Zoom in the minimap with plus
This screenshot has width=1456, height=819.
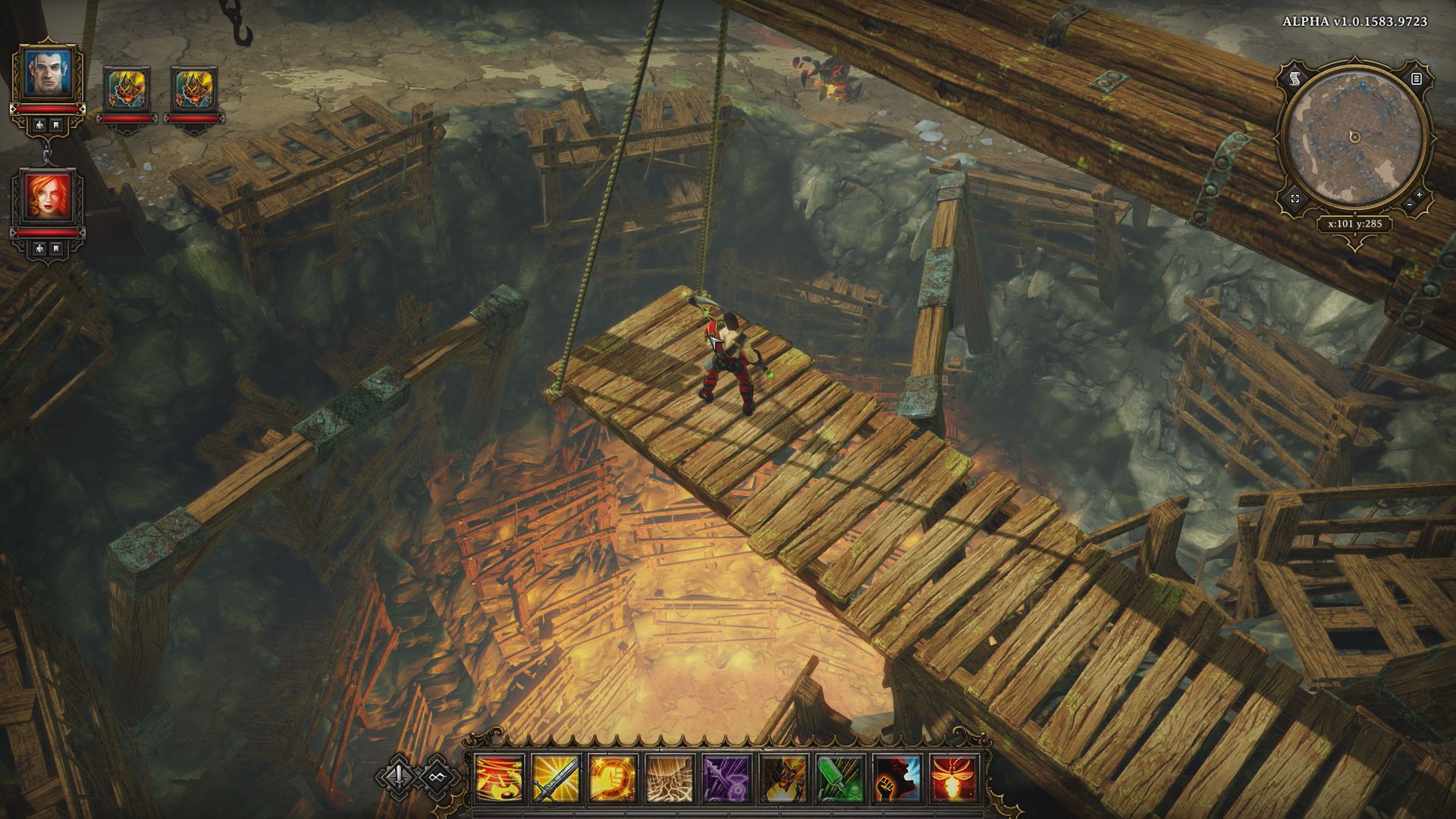(1419, 196)
